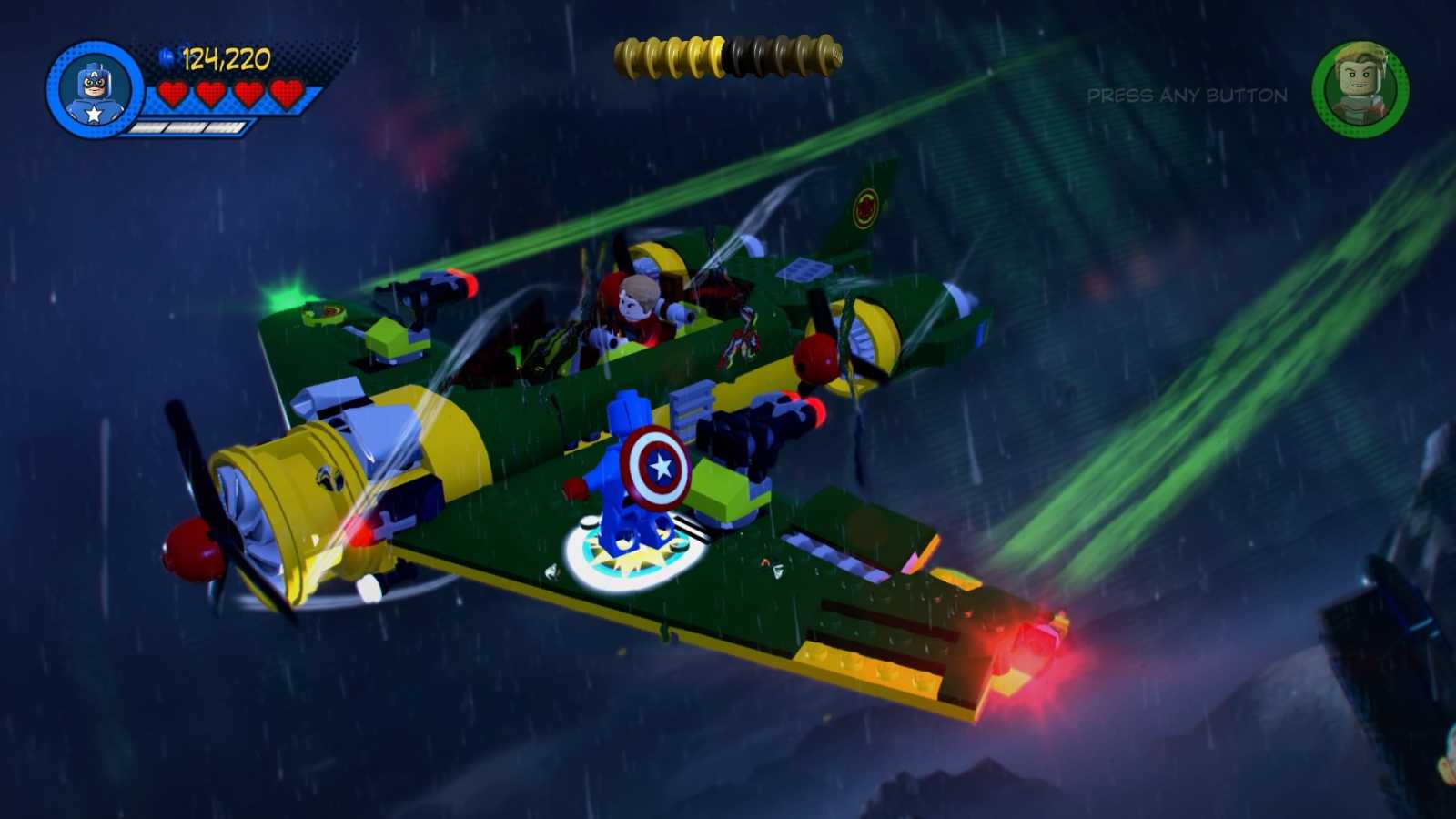Click the last heart on the health meter
The image size is (1456, 819).
(x=287, y=93)
